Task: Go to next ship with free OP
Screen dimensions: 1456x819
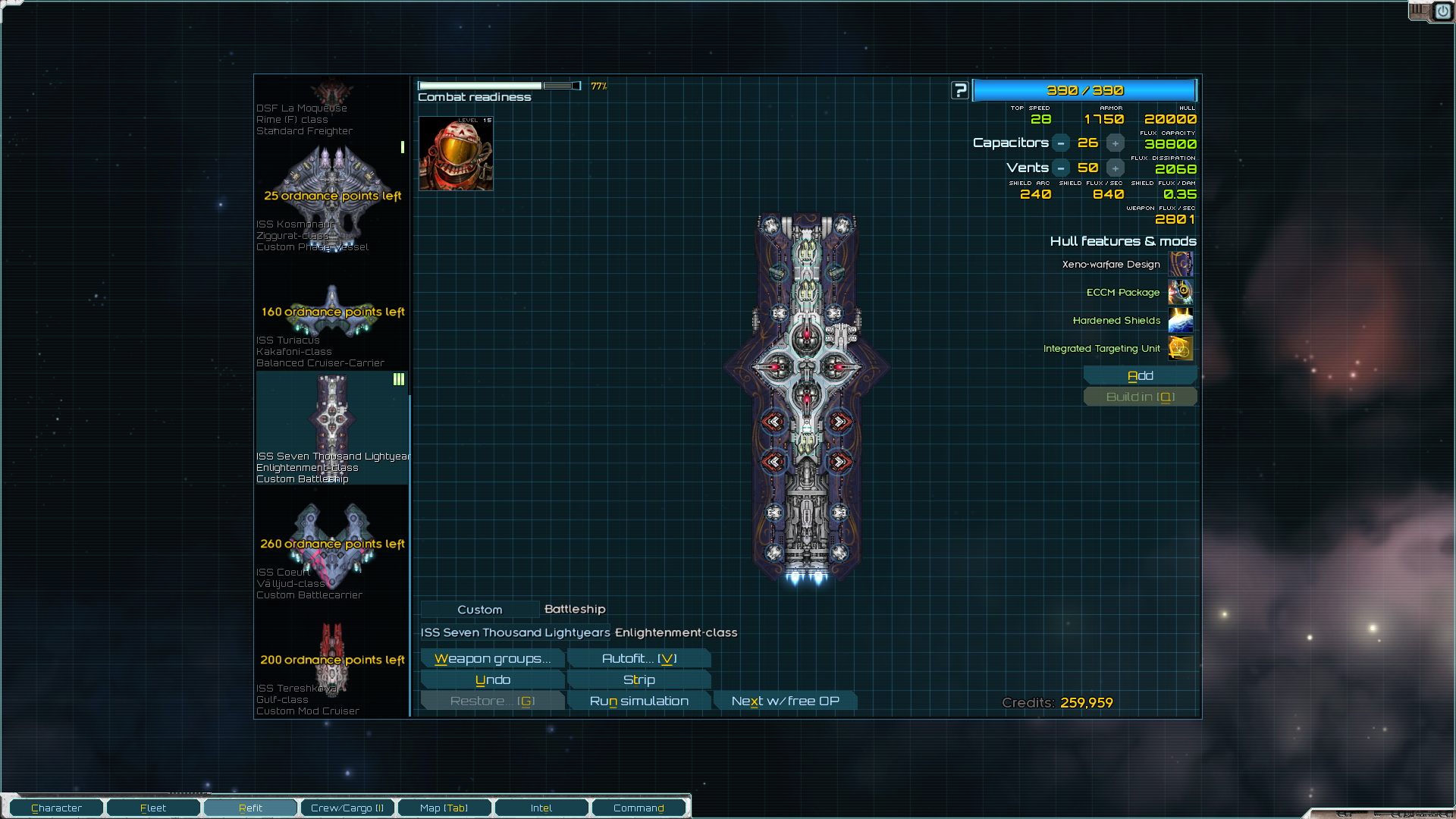Action: click(x=785, y=701)
